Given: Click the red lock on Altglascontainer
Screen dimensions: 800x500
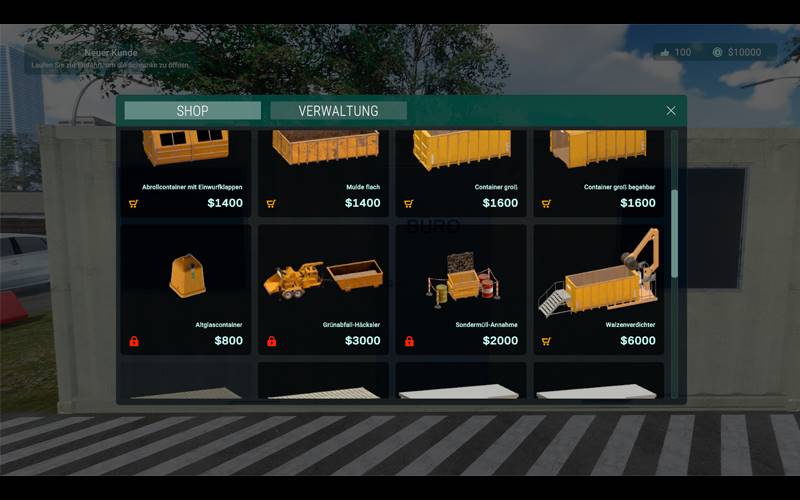Looking at the screenshot, I should pos(134,341).
